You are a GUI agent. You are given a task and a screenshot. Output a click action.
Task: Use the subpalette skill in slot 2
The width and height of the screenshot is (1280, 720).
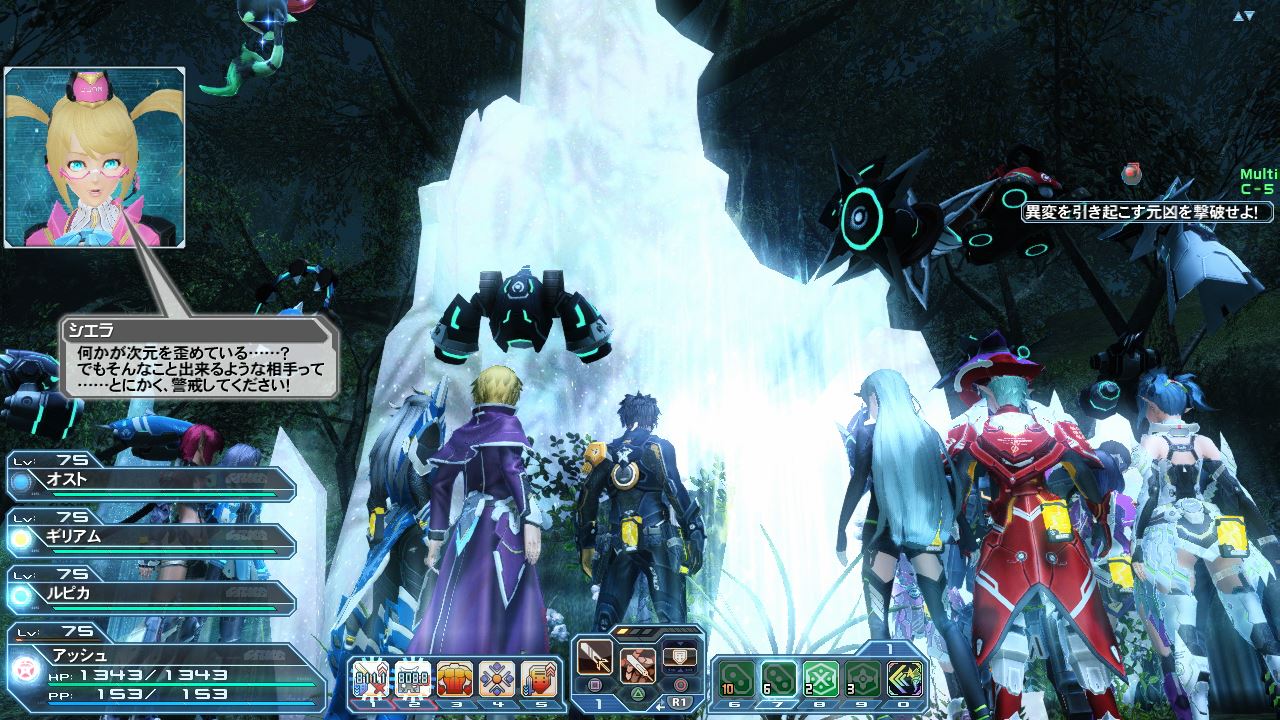tap(412, 679)
